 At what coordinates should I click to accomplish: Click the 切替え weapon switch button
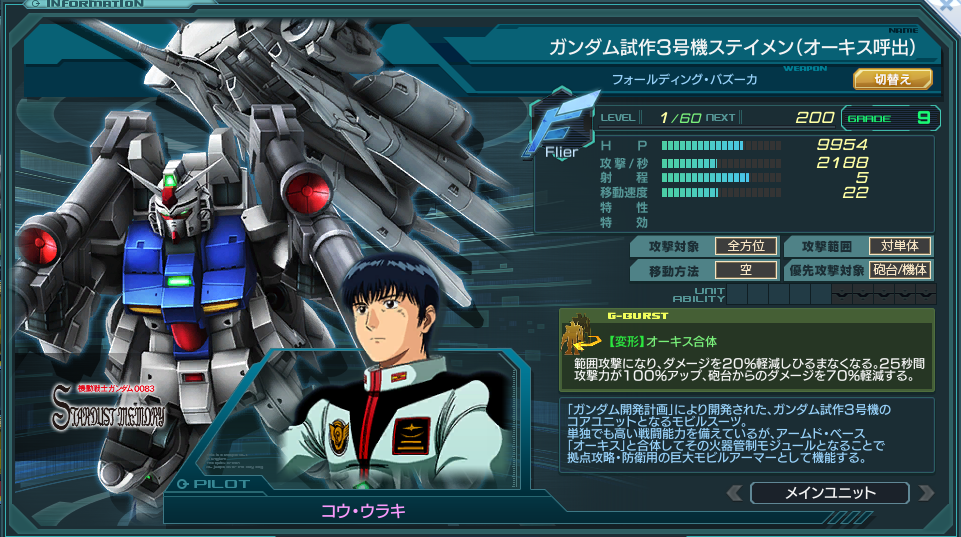[x=892, y=79]
